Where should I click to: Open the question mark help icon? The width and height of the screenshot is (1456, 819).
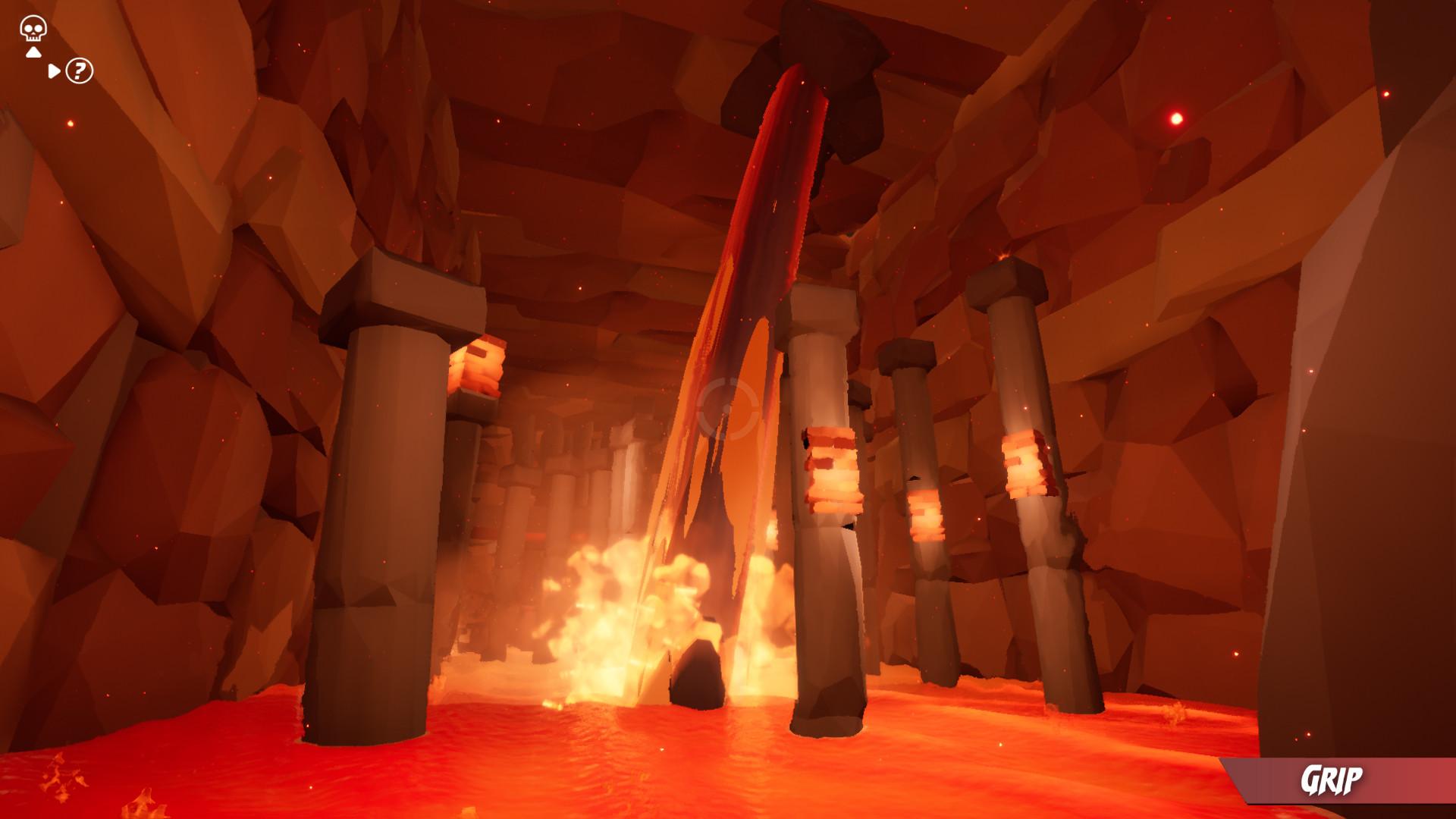coord(79,71)
